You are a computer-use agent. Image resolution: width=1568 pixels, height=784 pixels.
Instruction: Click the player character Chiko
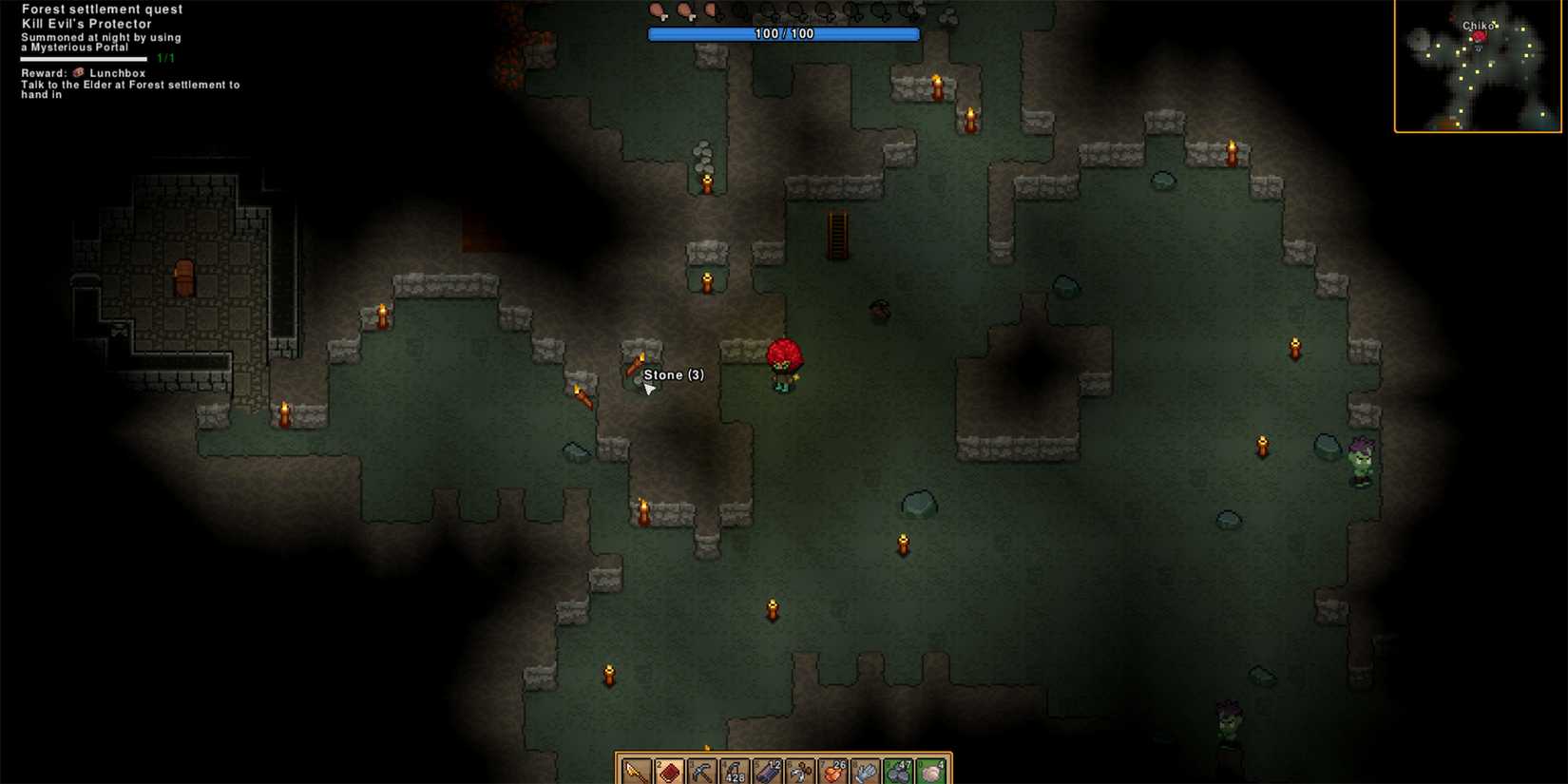point(783,363)
